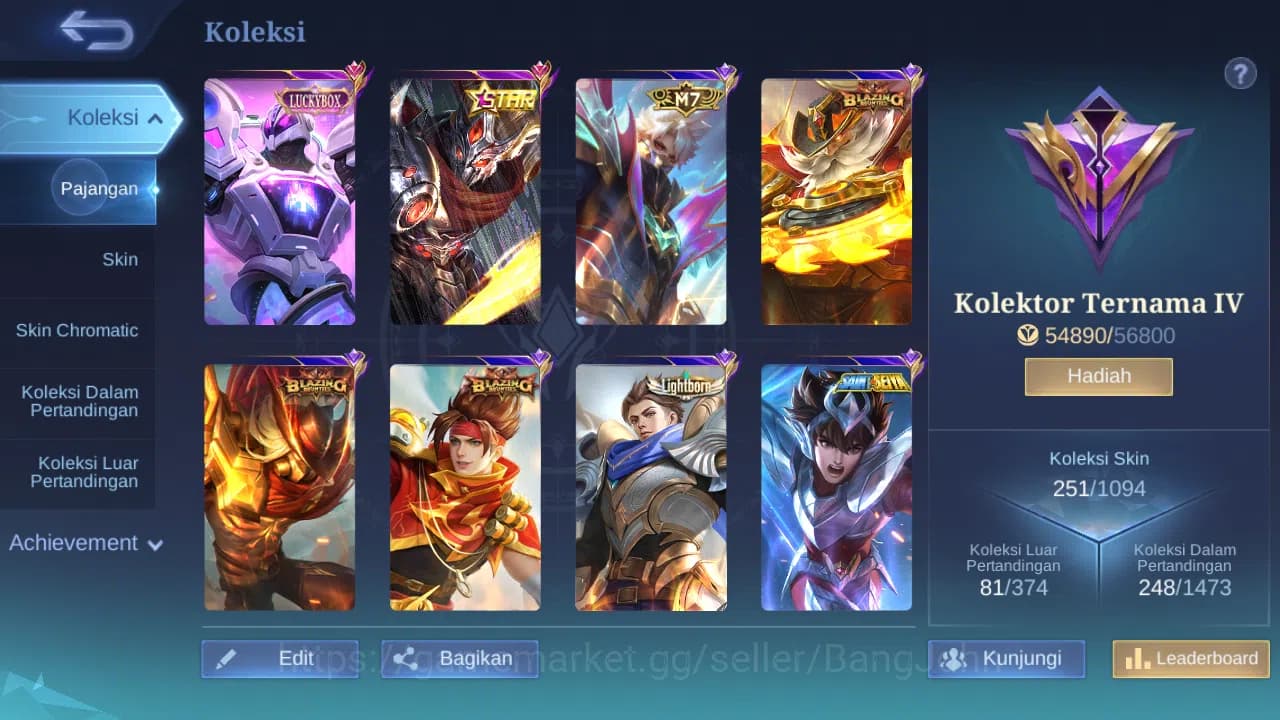Click the pencil icon on Edit button

[227, 658]
